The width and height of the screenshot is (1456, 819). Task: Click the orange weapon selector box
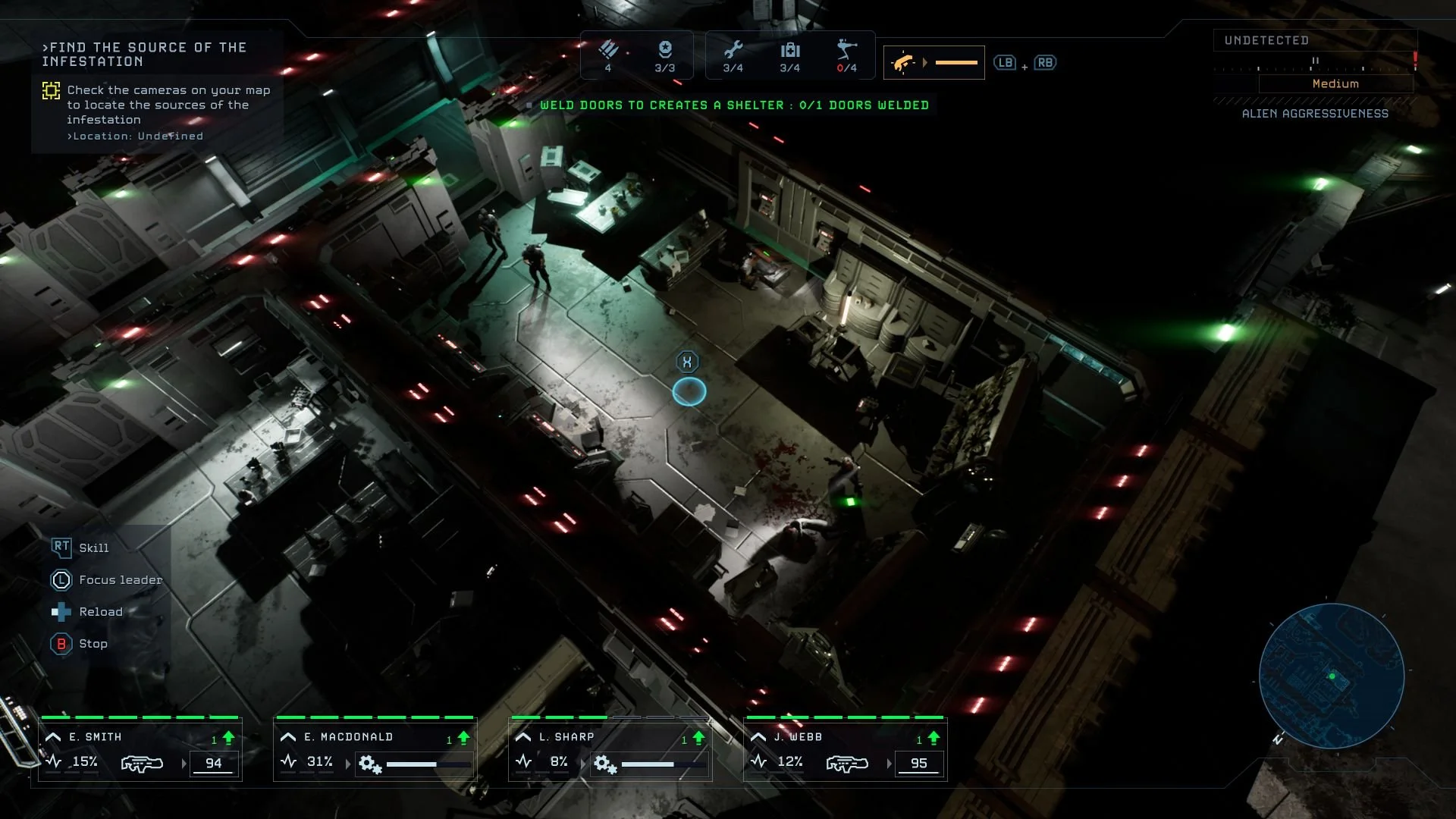[x=934, y=63]
